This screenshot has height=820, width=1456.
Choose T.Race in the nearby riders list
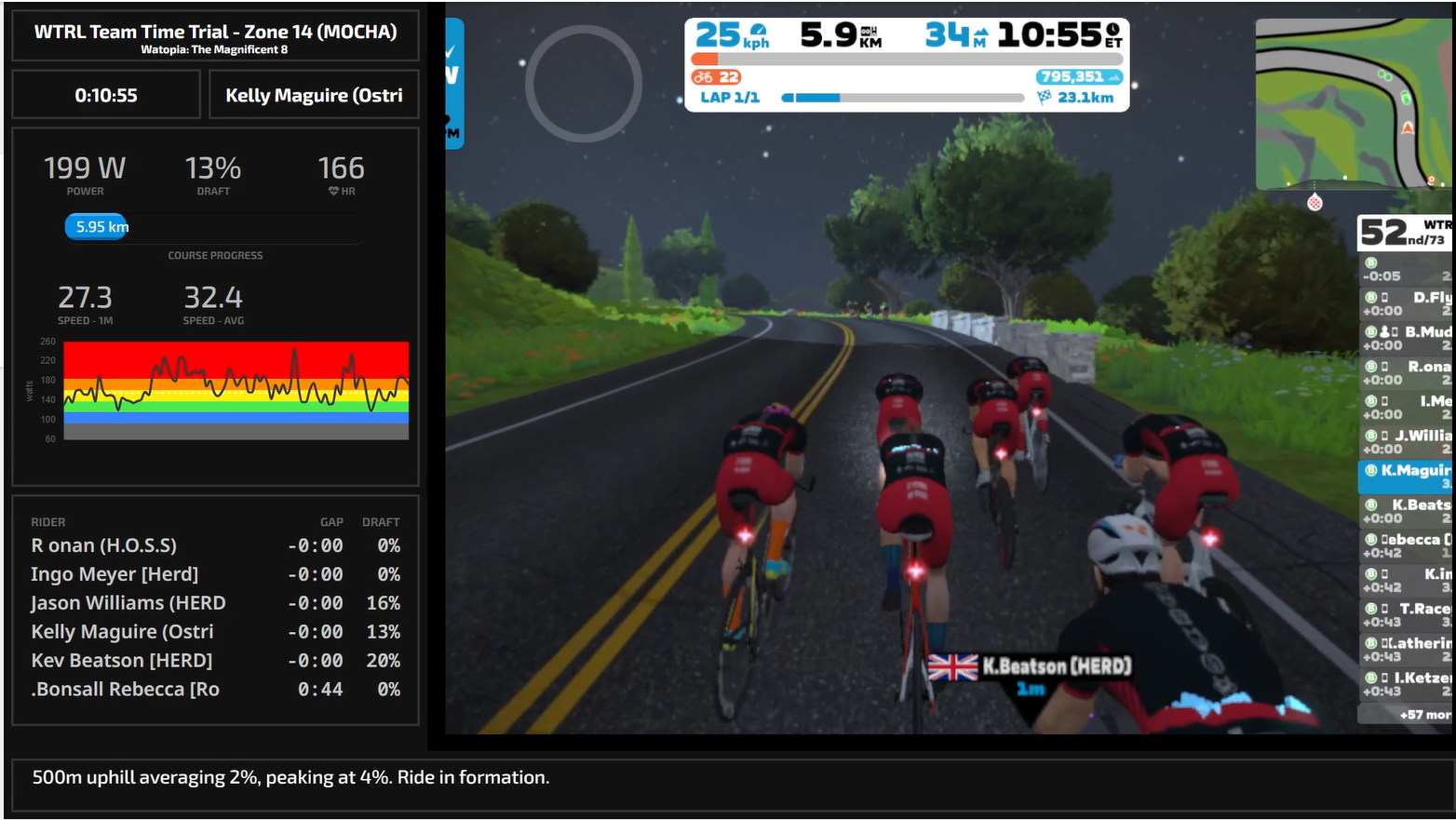coord(1408,614)
